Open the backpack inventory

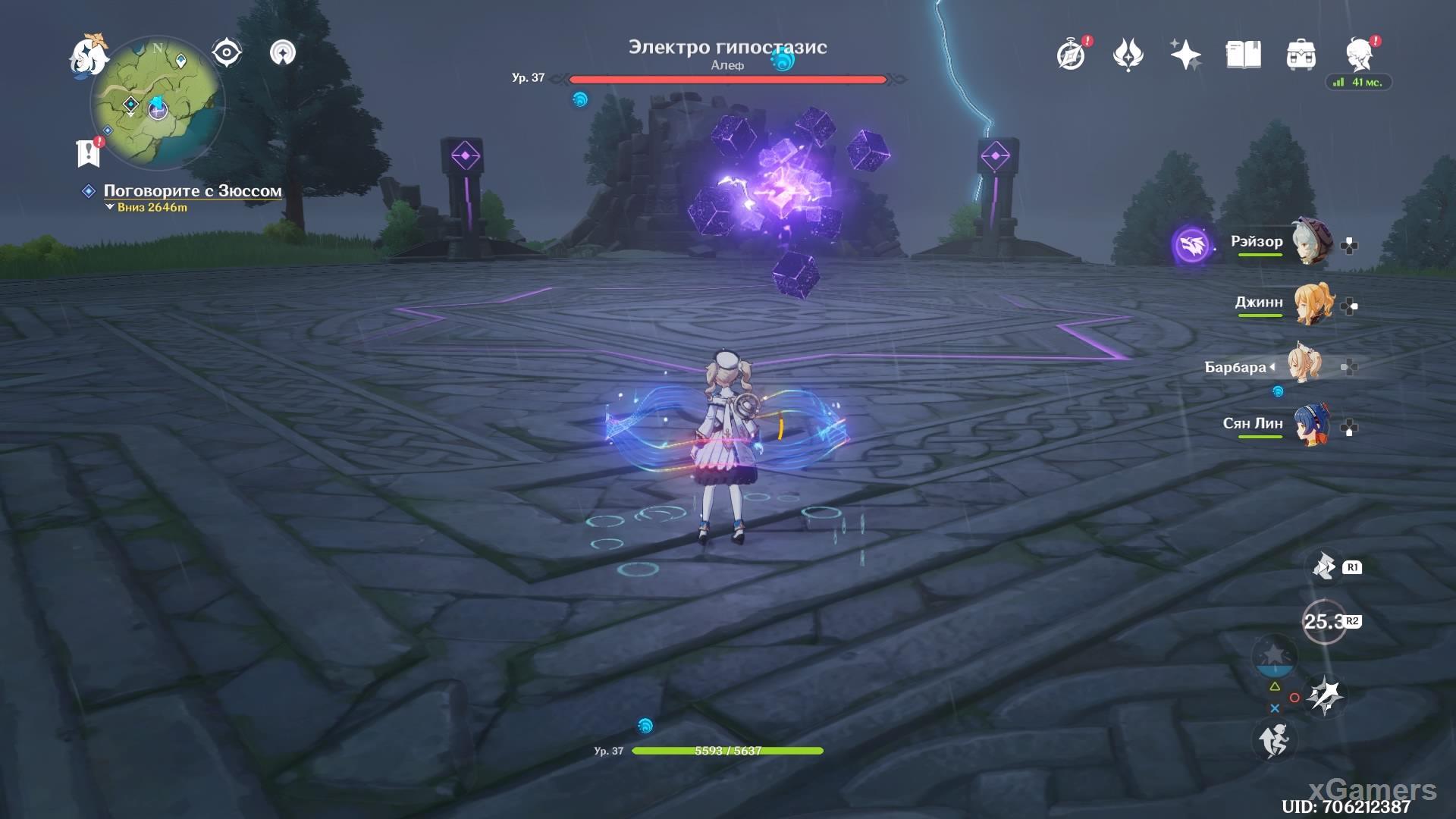point(1301,55)
